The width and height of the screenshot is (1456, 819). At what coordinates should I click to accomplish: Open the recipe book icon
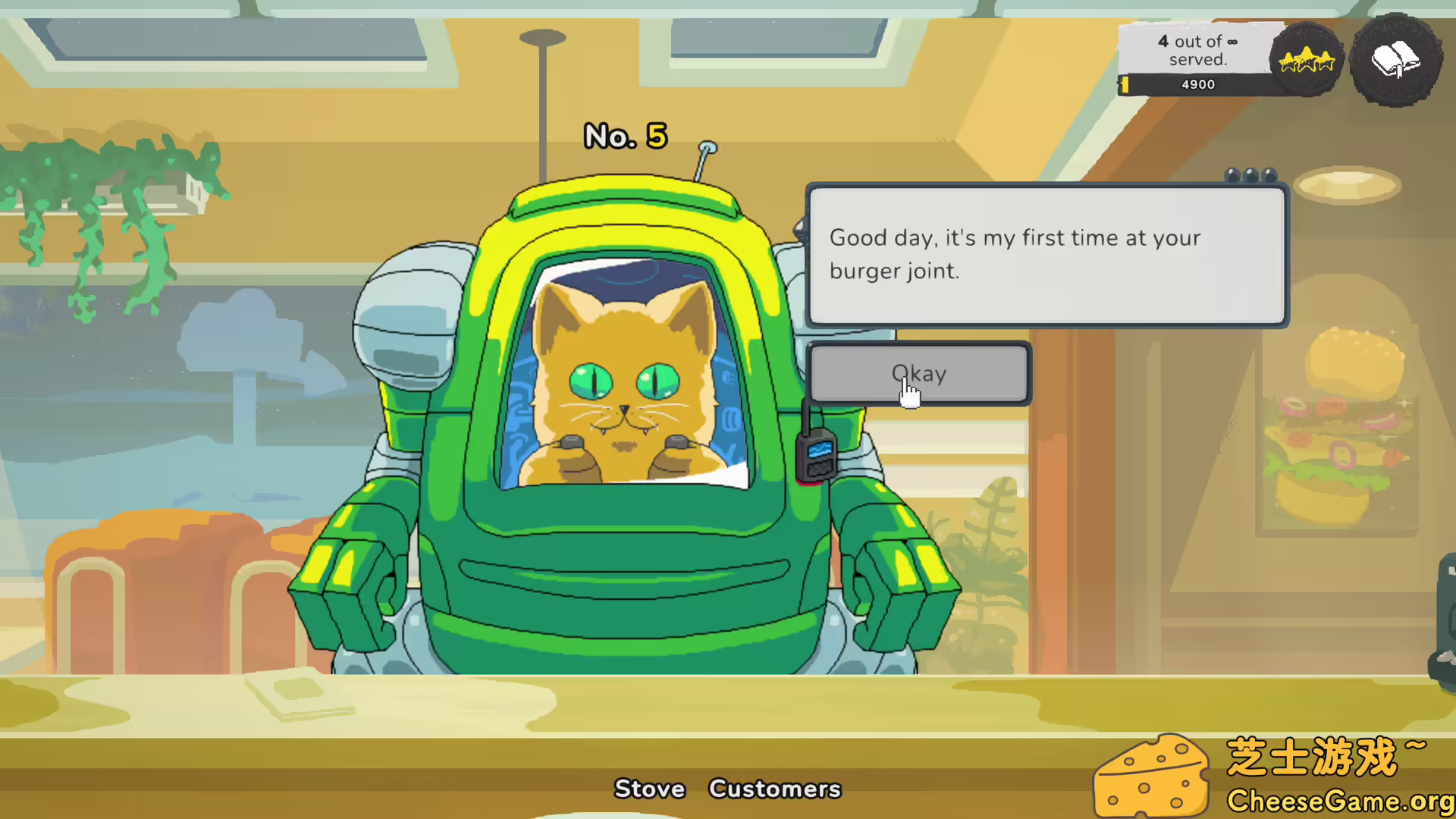point(1395,61)
